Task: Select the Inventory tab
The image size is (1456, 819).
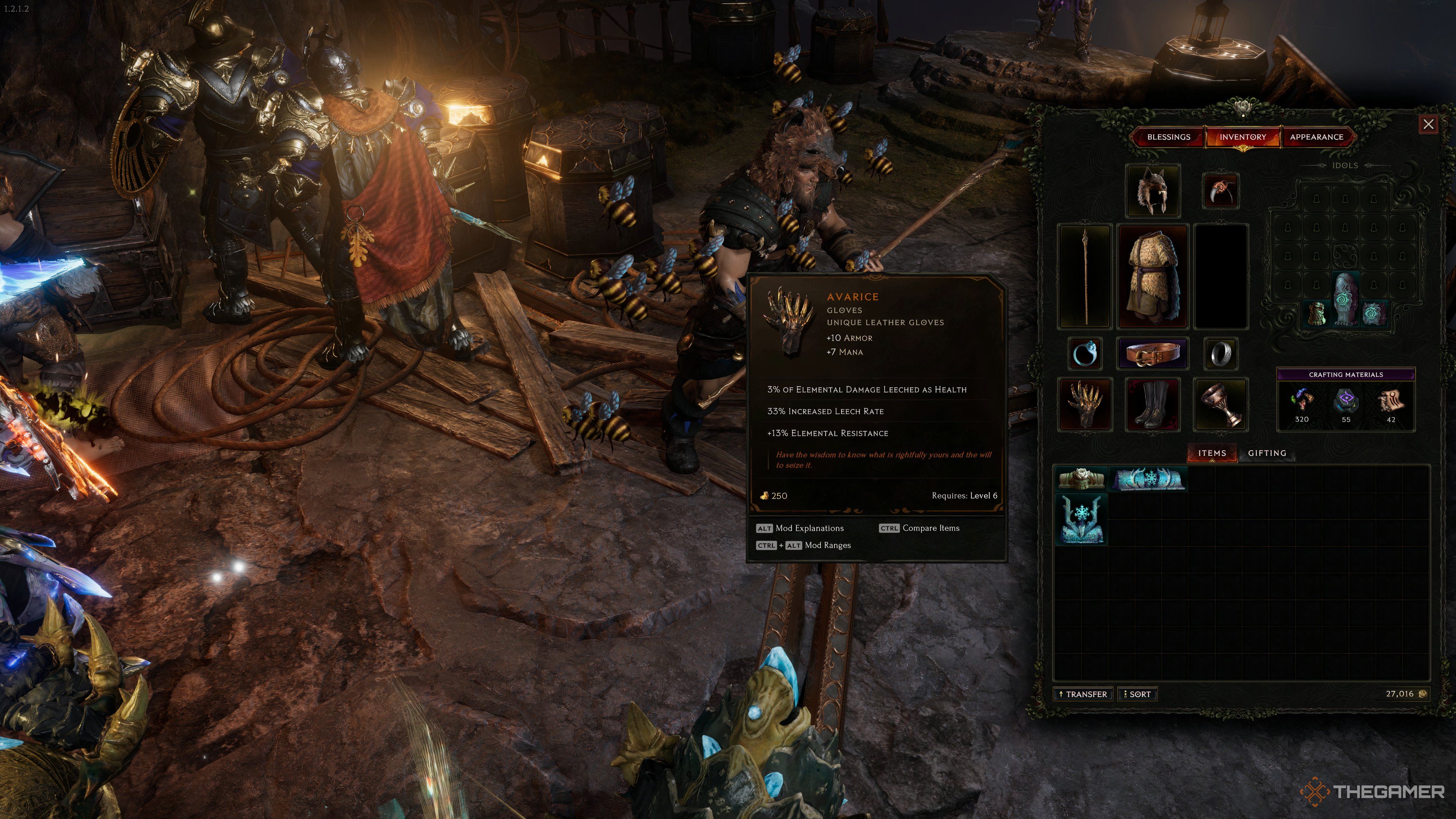Action: point(1243,137)
